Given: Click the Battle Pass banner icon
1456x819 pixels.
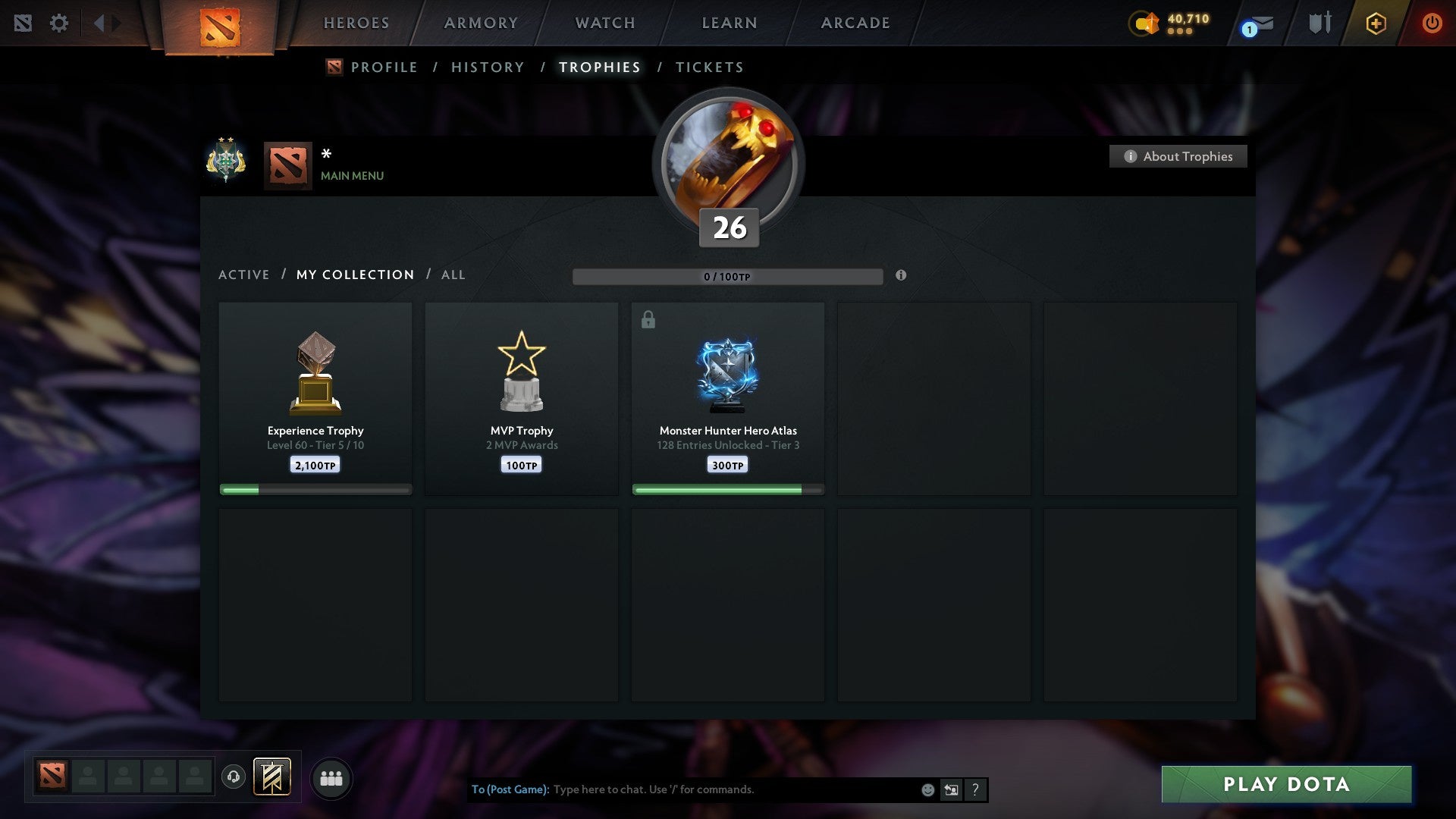Looking at the screenshot, I should pyautogui.click(x=271, y=777).
